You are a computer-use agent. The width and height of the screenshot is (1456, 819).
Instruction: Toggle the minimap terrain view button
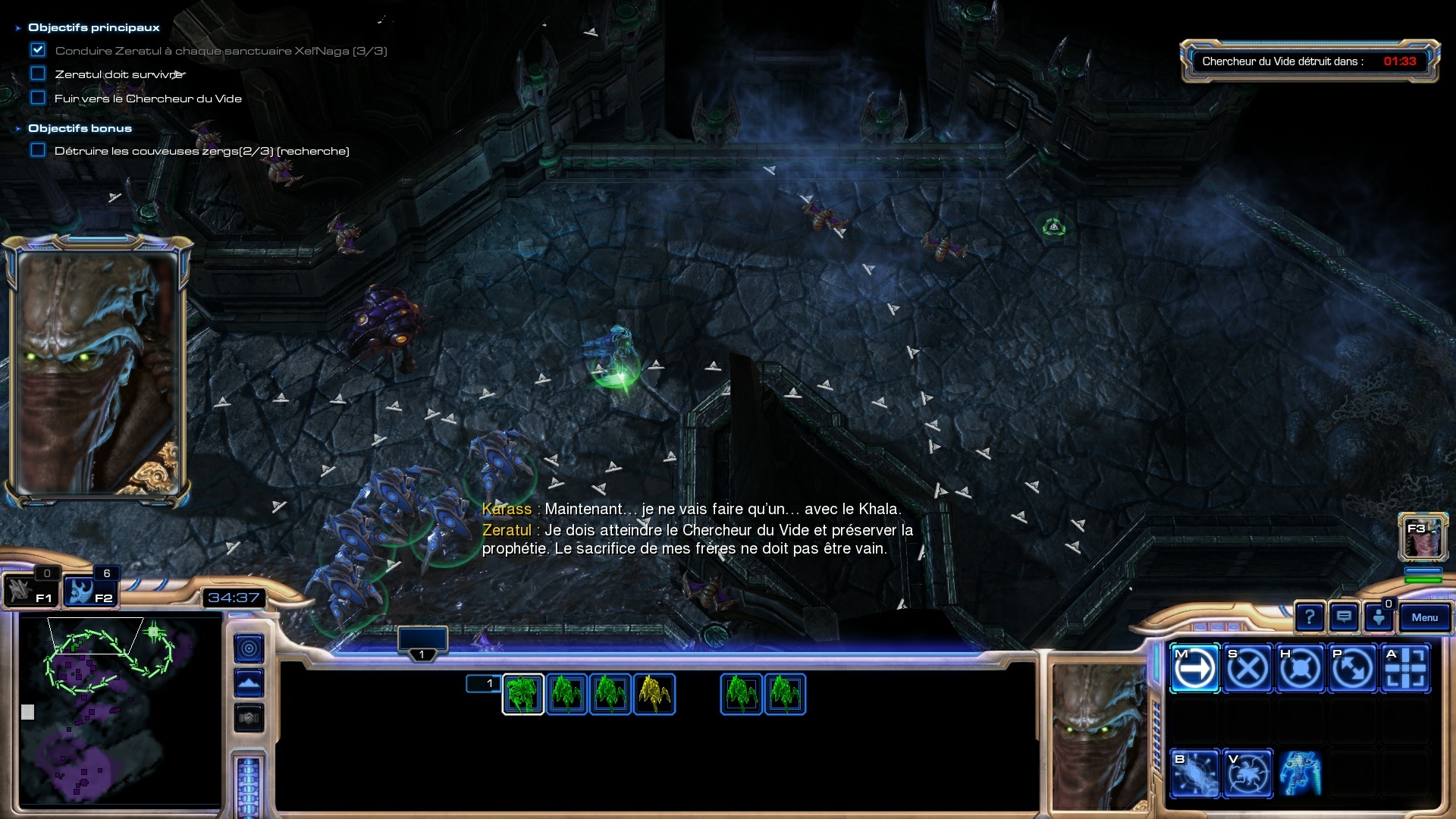click(x=249, y=683)
